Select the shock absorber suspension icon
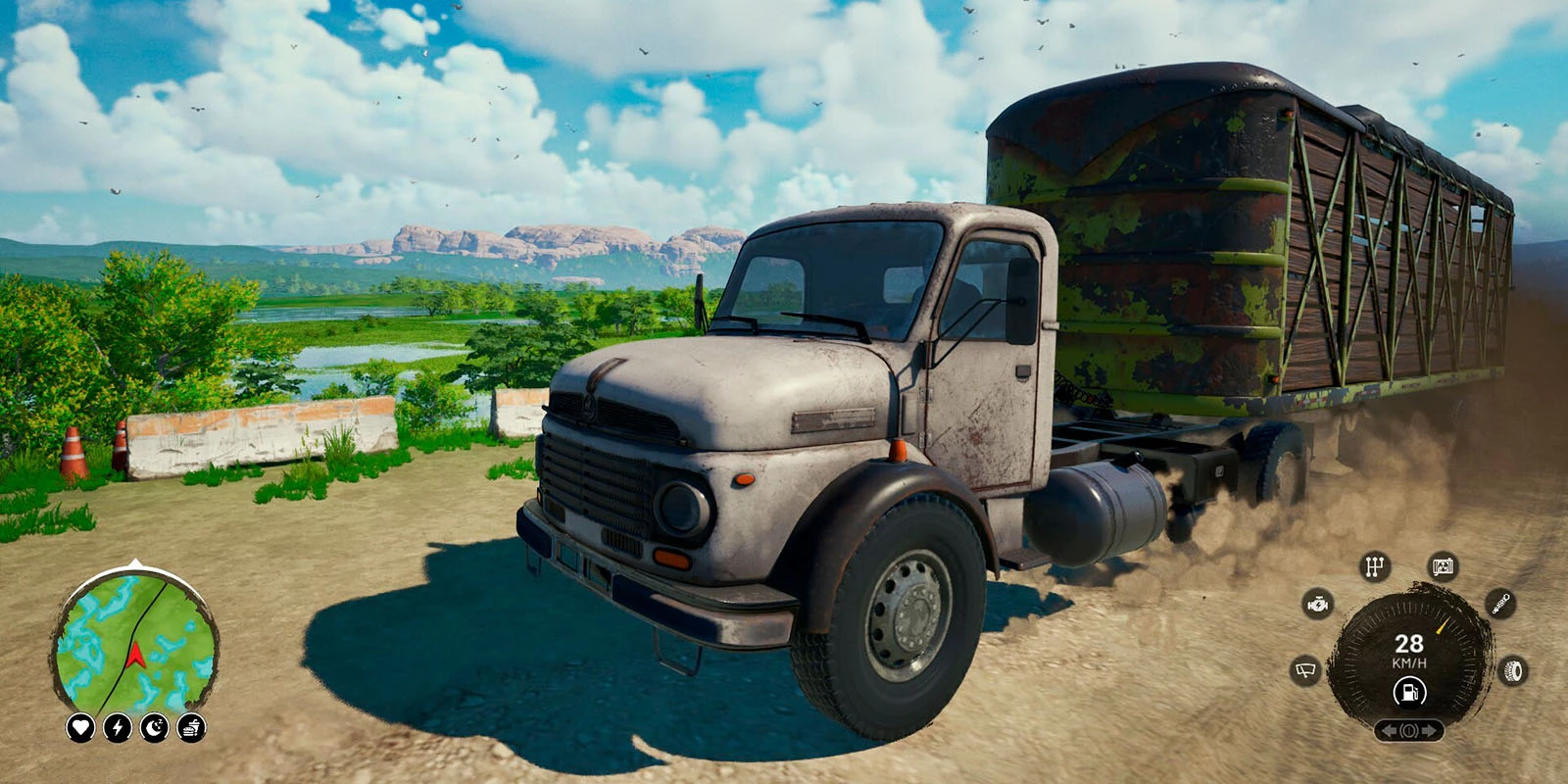 [x=1500, y=604]
